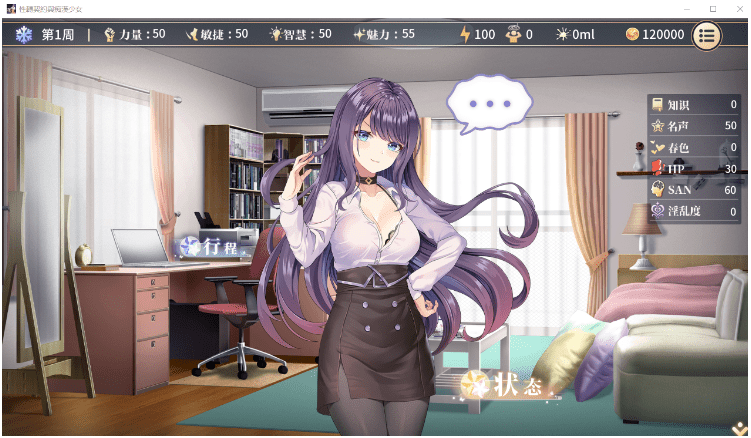Open the 行程 schedule button
751x438 pixels.
(210, 246)
